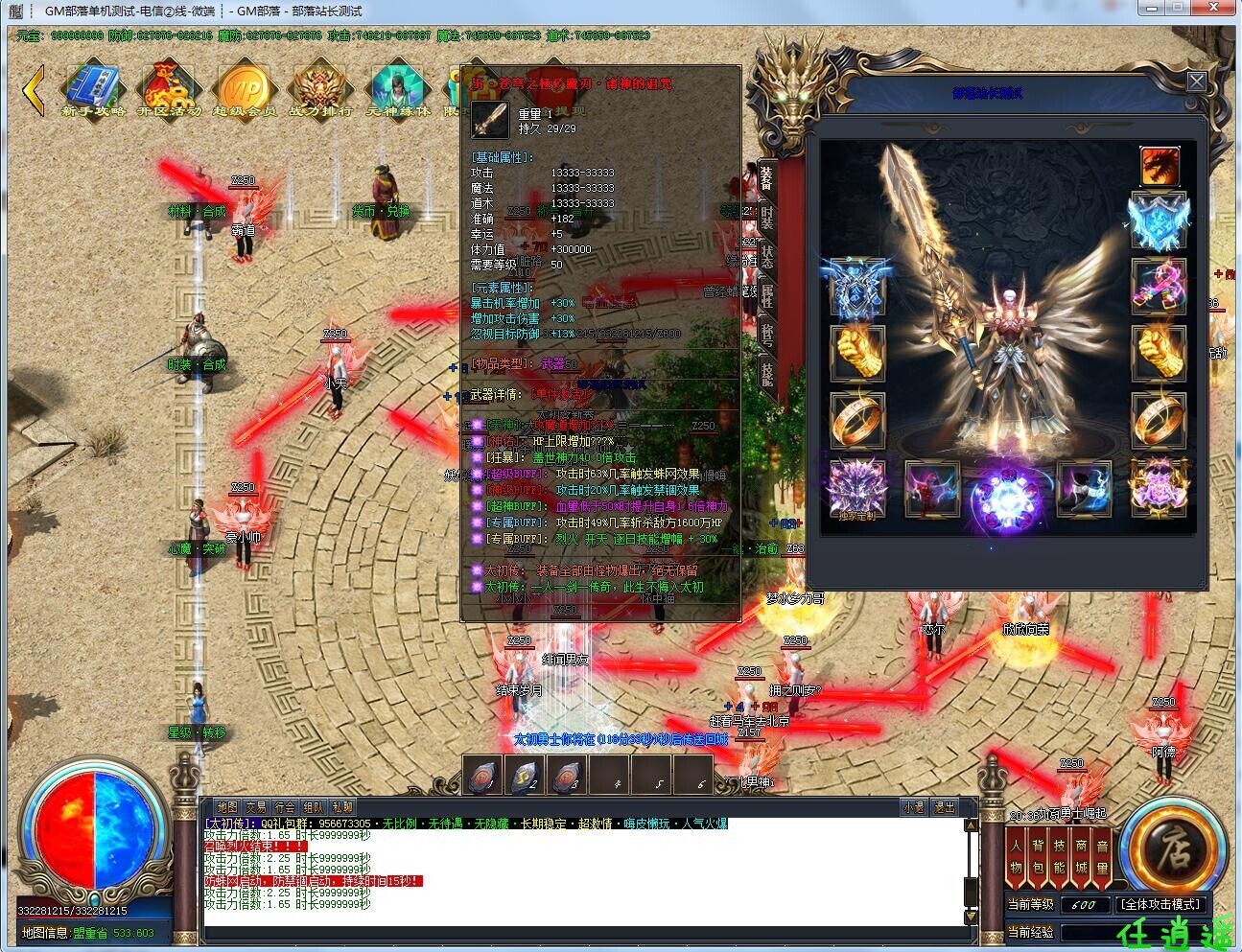Close the character equipment panel
Viewport: 1242px width, 952px height.
(x=1196, y=81)
